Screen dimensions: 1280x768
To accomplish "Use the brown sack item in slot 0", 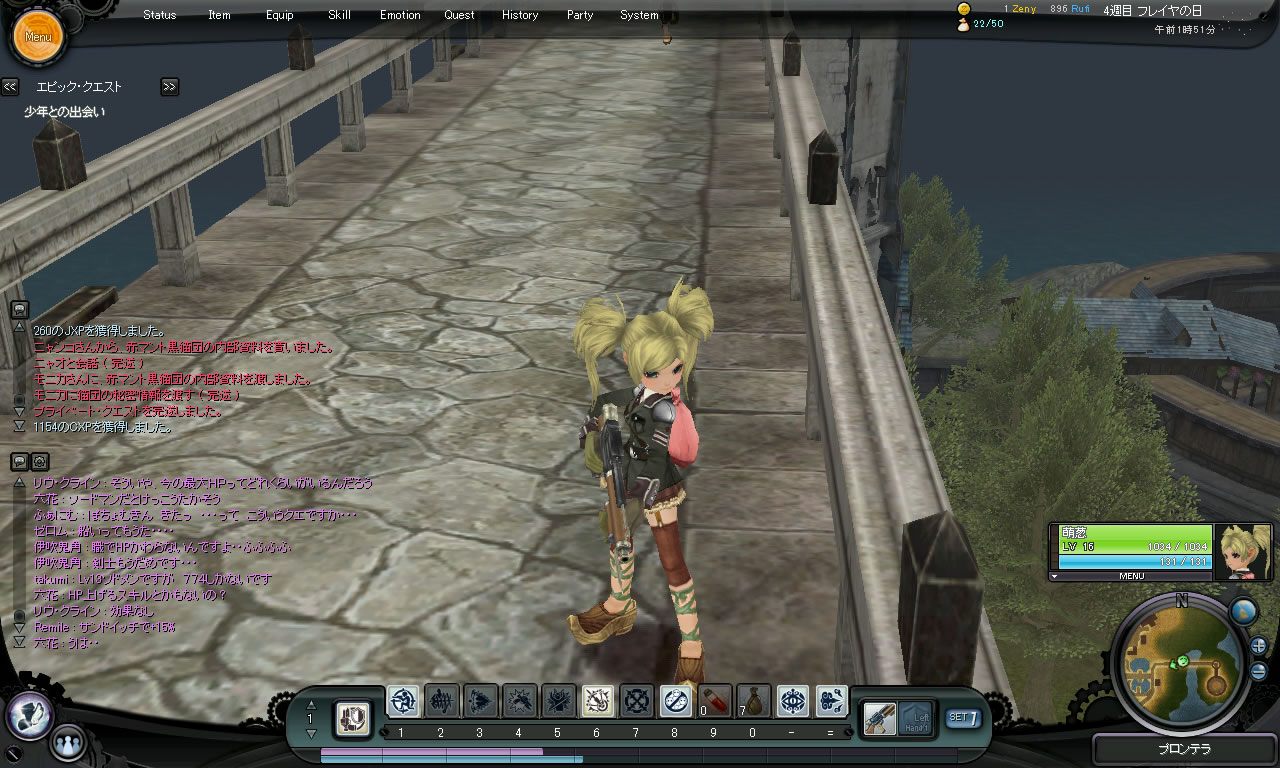I will 753,701.
